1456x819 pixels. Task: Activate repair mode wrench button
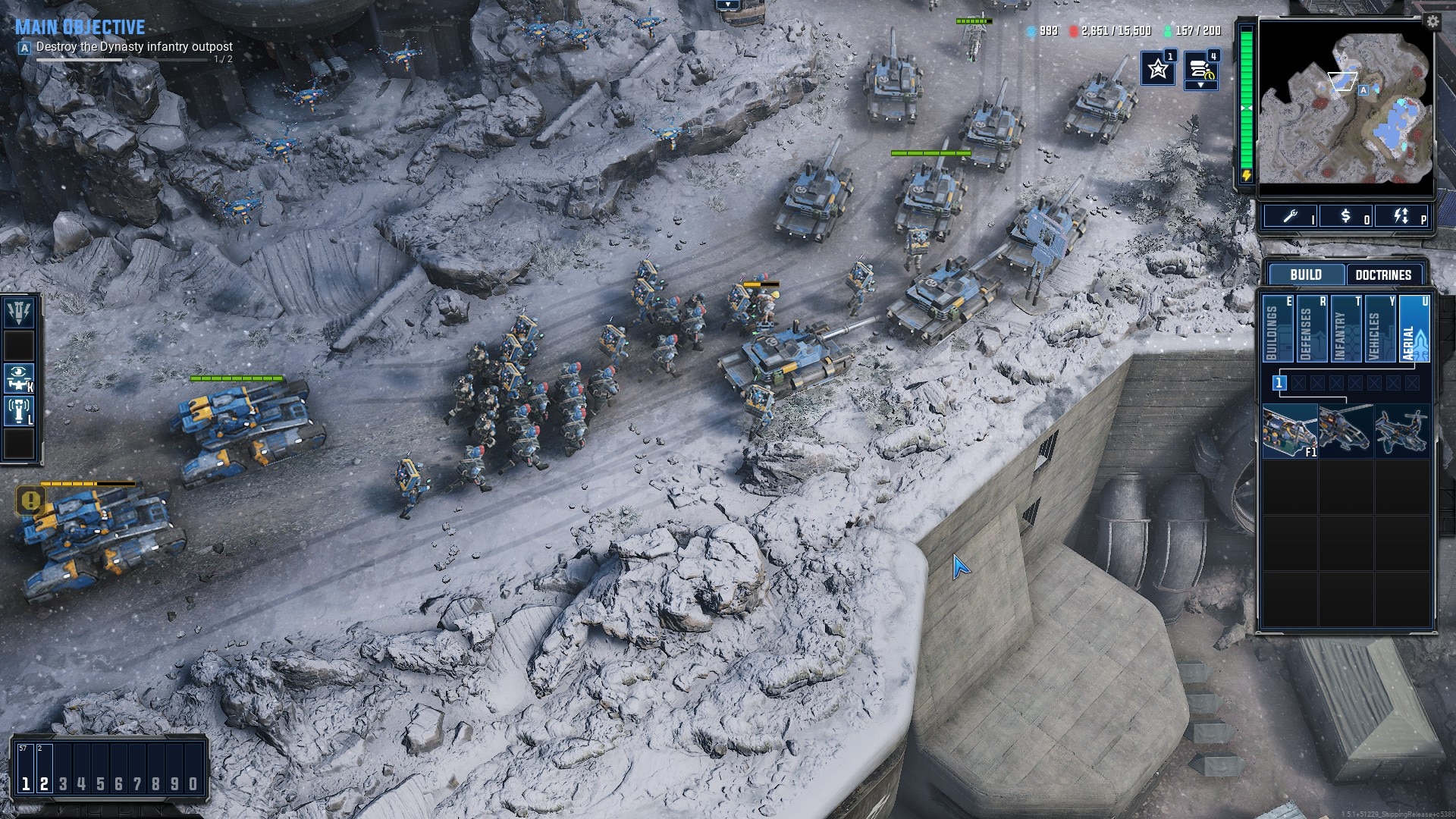pyautogui.click(x=1291, y=217)
